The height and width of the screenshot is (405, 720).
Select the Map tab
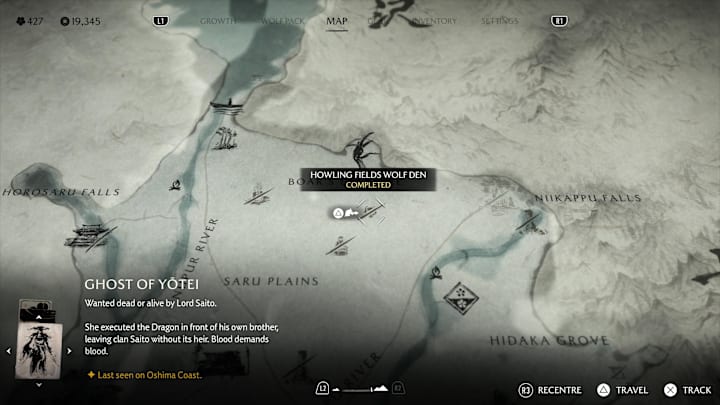337,20
